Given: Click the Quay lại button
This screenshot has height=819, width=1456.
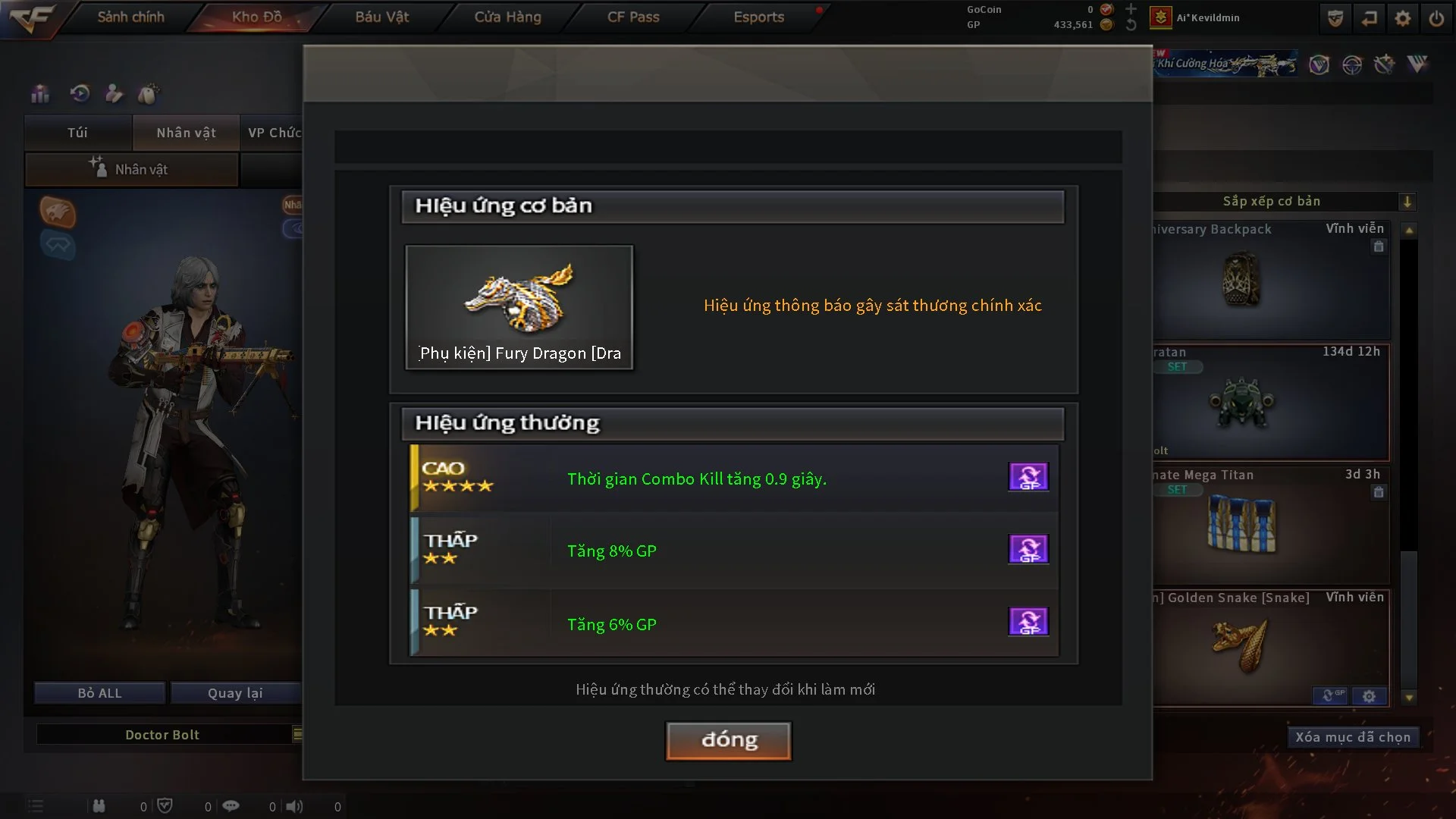Looking at the screenshot, I should point(235,693).
